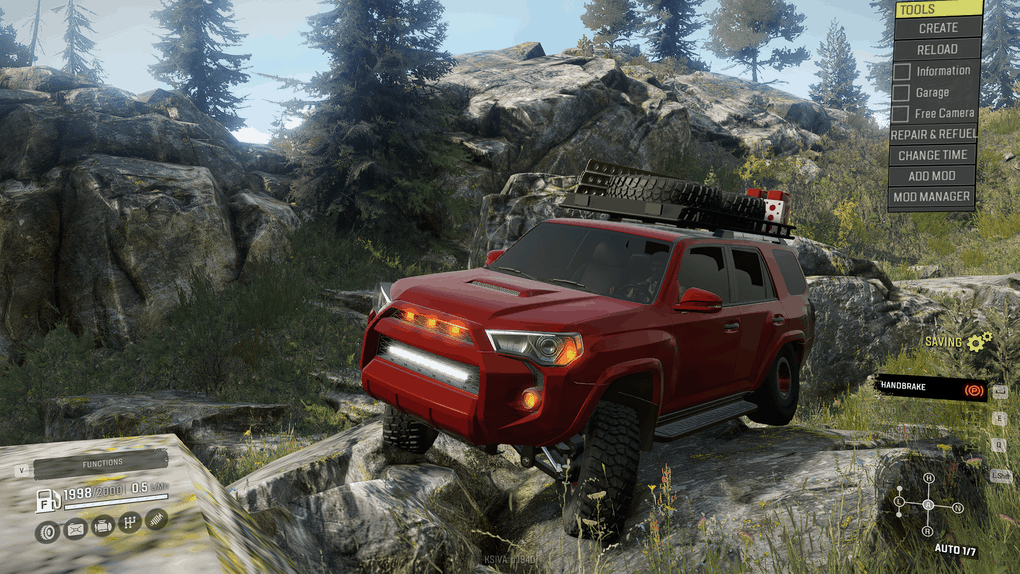Open the Functions panel
Viewport: 1020px width, 574px height.
[101, 463]
